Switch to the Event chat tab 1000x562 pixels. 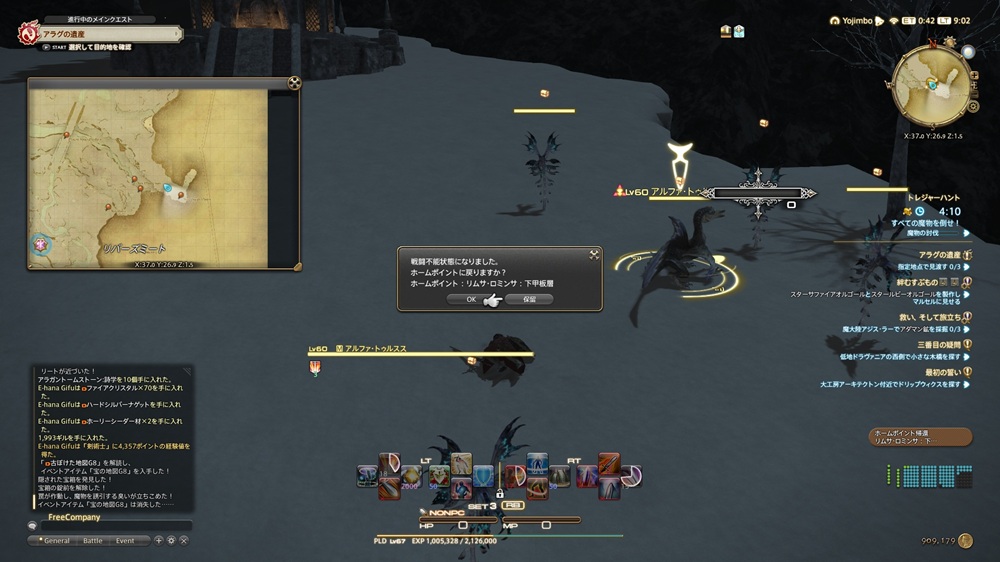point(125,541)
